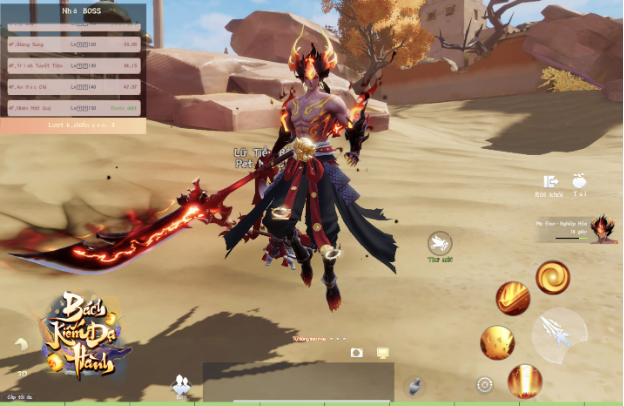Activate the flame pillar skill
The width and height of the screenshot is (624, 406).
coord(524,380)
